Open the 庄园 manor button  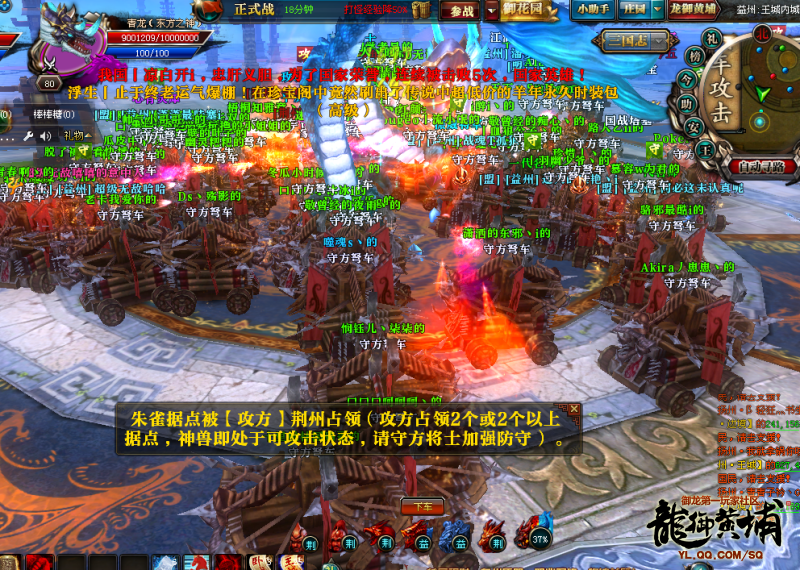pos(634,10)
